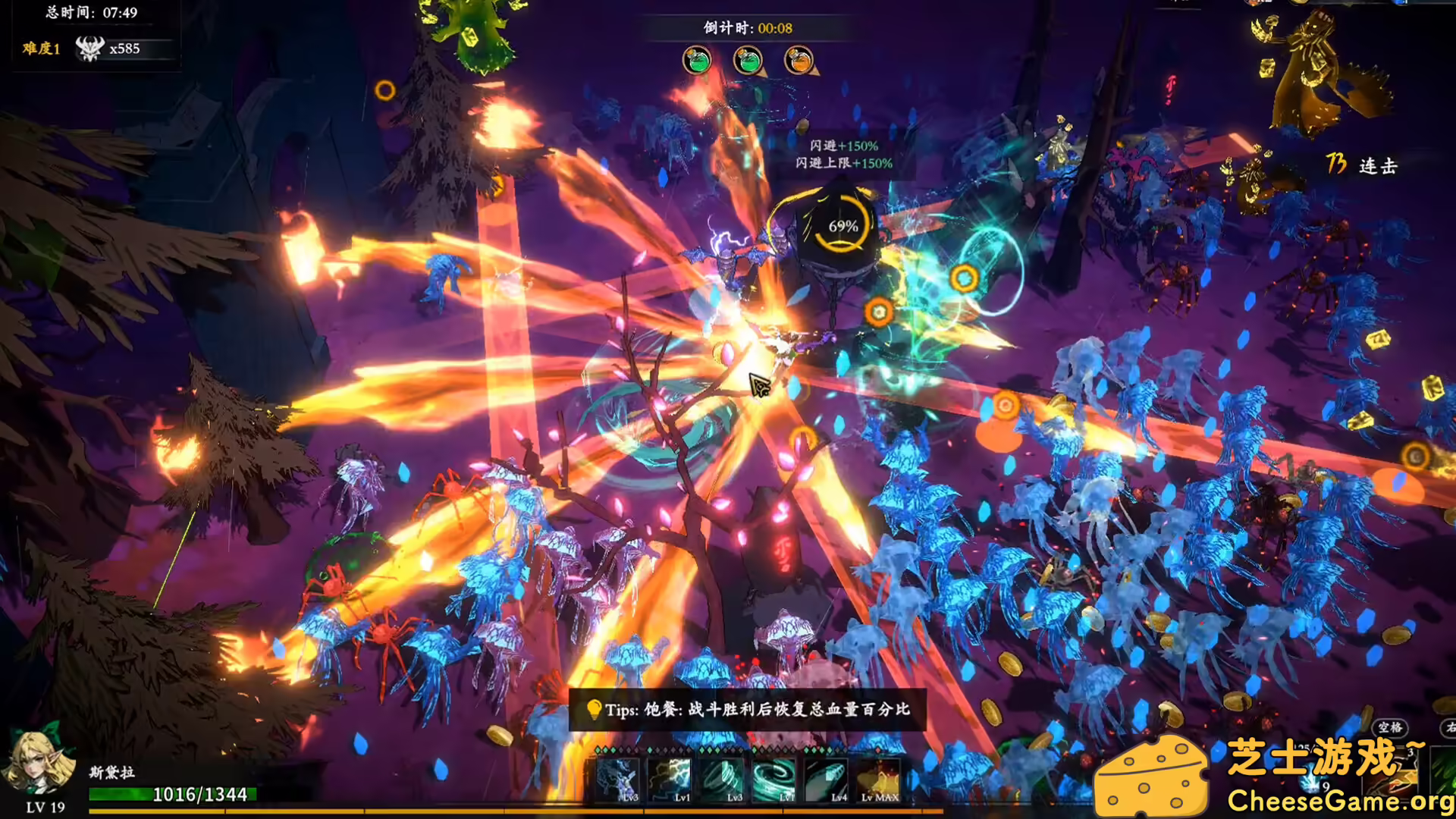
Task: Open the 69% charge indicator above the character
Action: coord(843,224)
